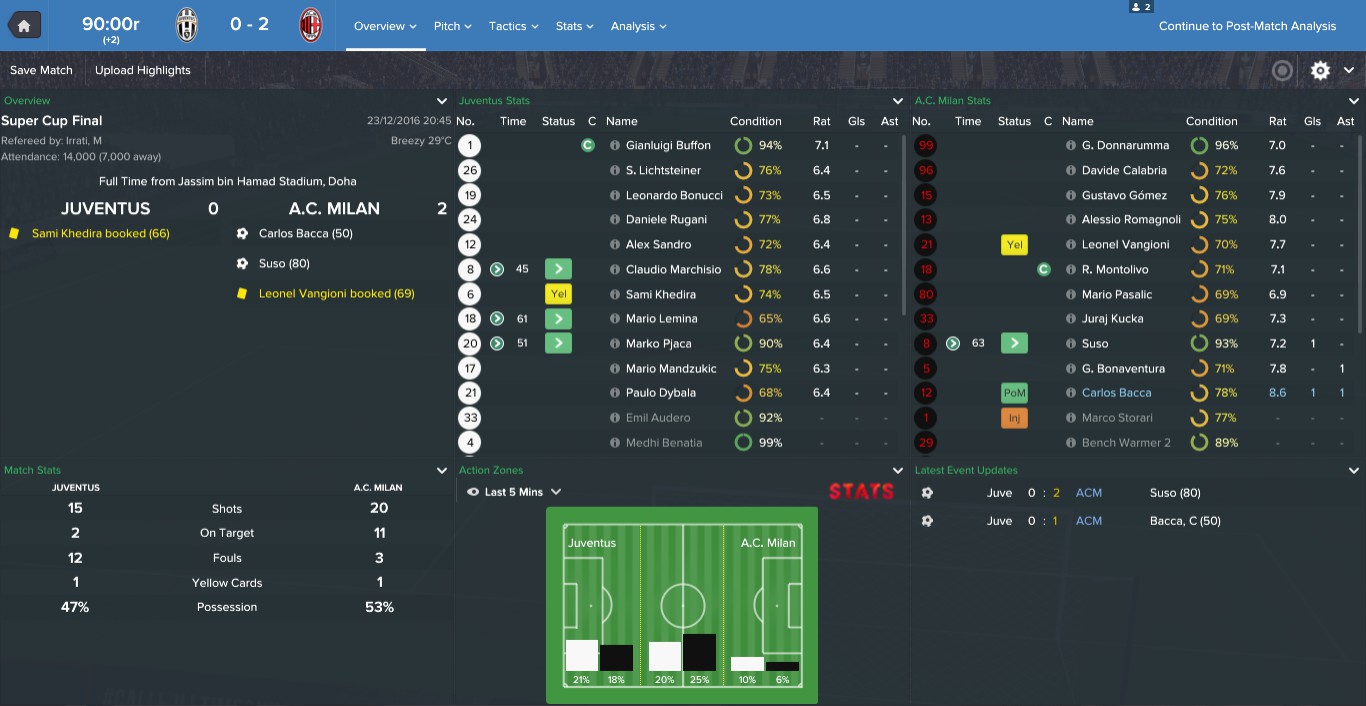
Task: Upload Highlights of the match
Action: [x=142, y=70]
